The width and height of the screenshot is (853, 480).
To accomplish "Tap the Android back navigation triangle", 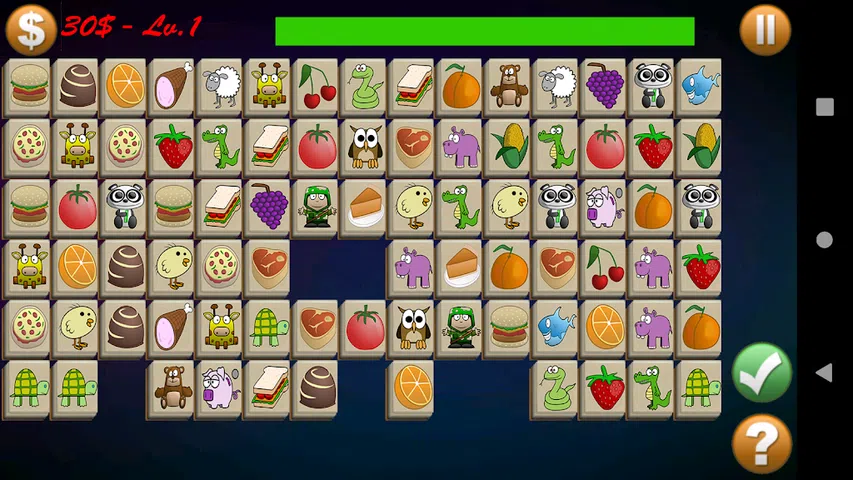I will tap(824, 373).
